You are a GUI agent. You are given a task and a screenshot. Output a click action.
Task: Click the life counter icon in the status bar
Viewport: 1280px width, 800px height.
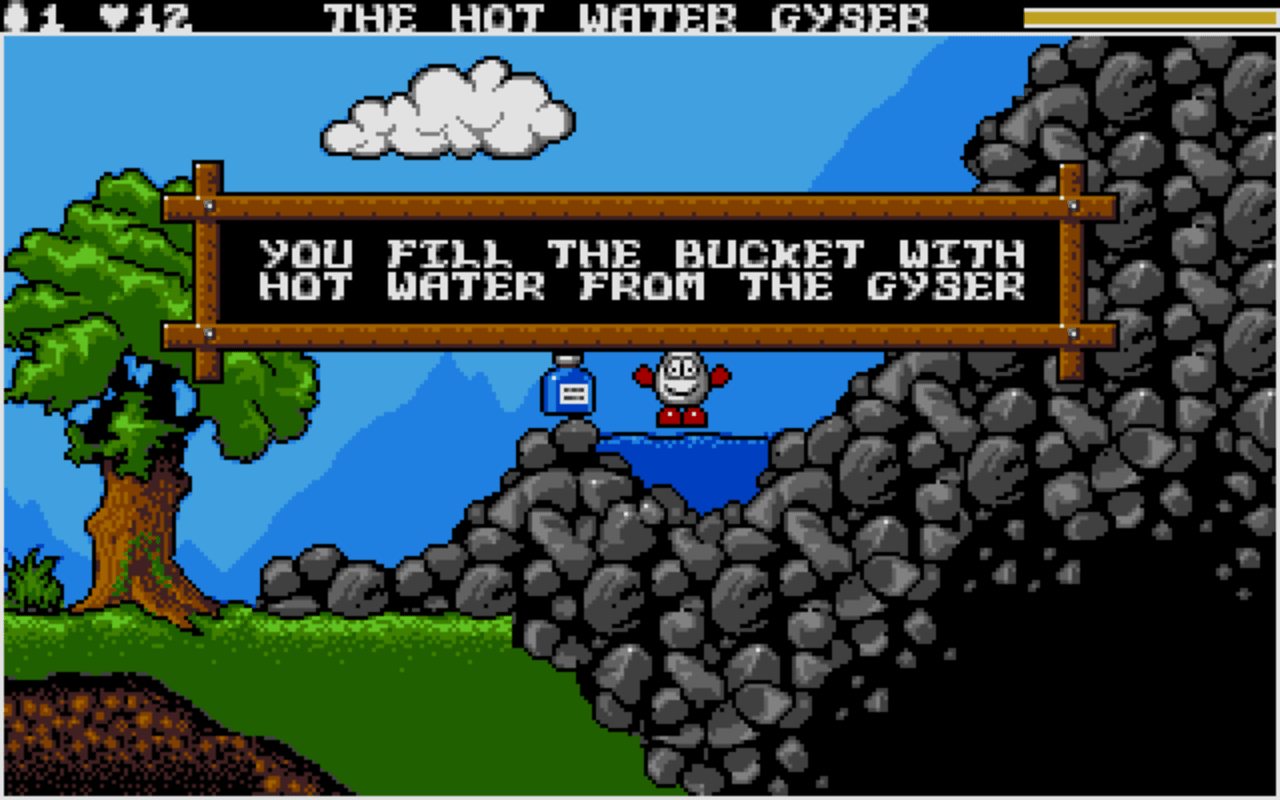pyautogui.click(x=14, y=14)
